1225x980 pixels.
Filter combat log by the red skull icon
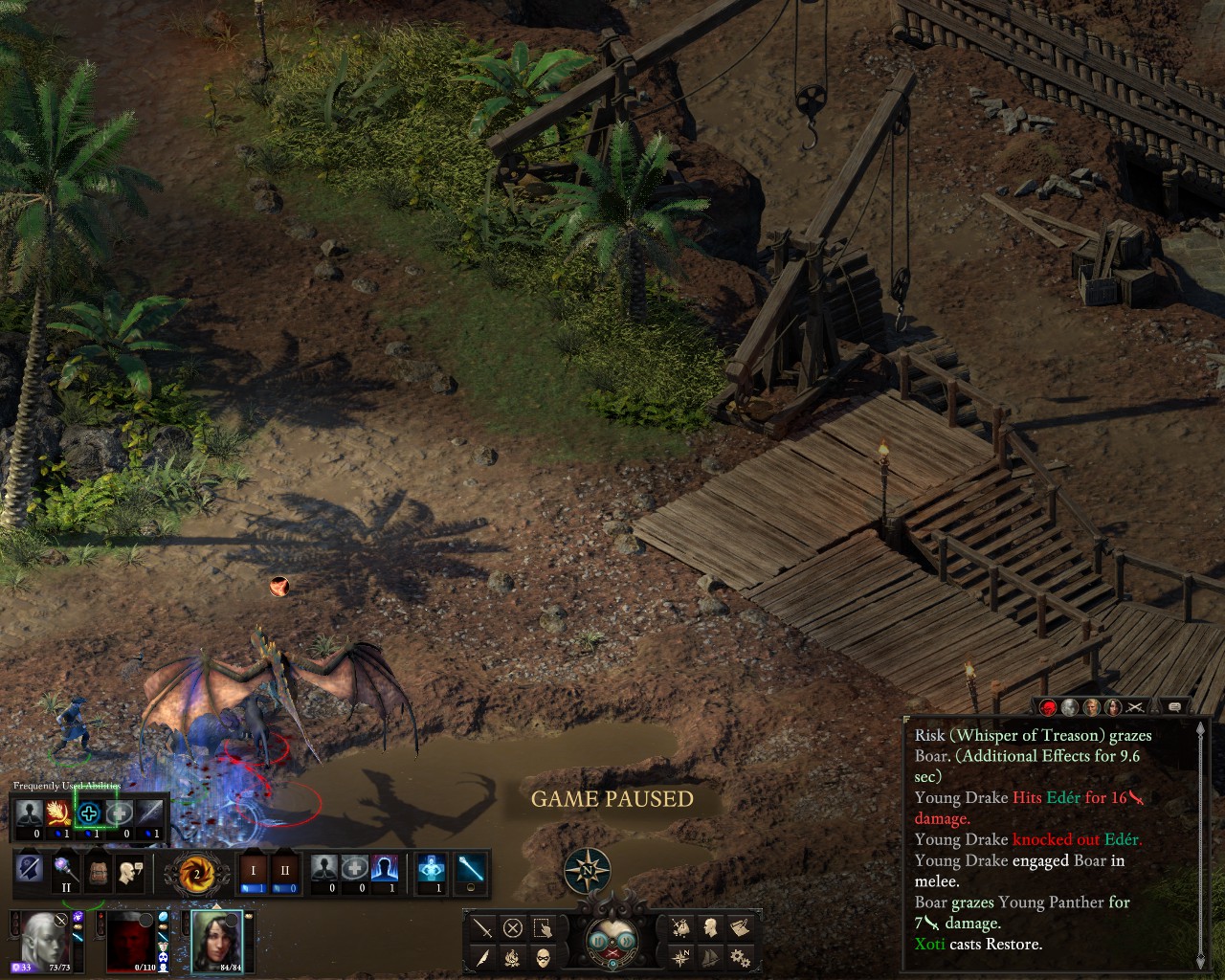(1049, 707)
